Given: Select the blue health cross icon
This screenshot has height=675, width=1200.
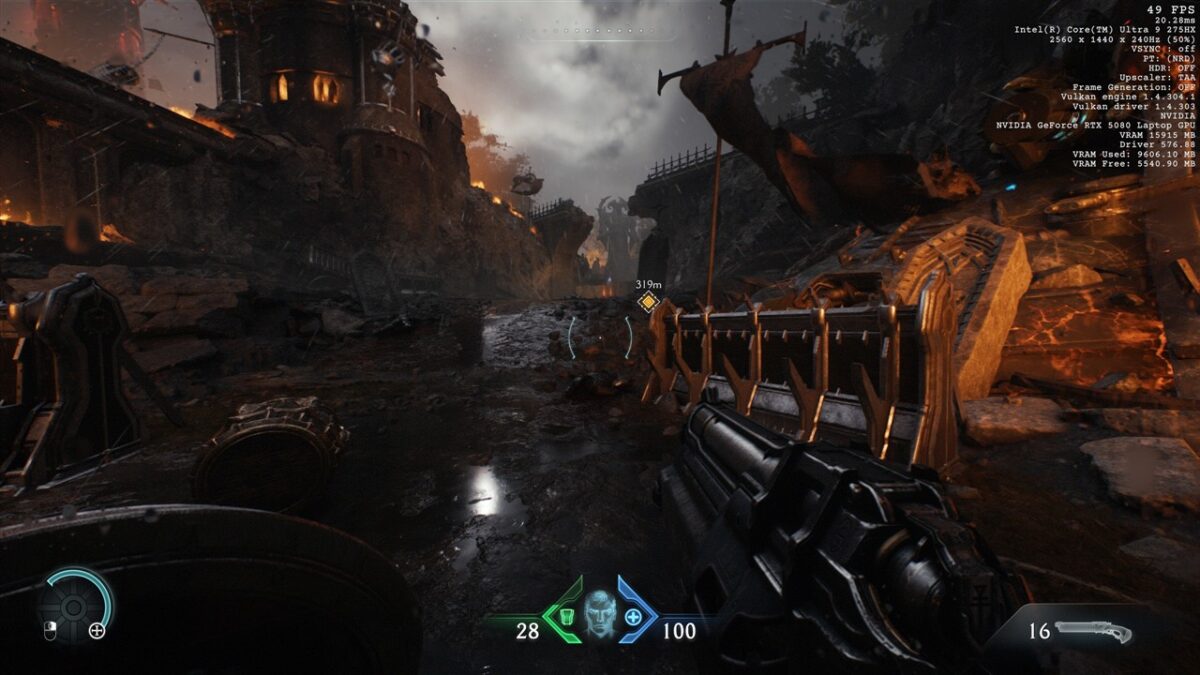Looking at the screenshot, I should 633,617.
